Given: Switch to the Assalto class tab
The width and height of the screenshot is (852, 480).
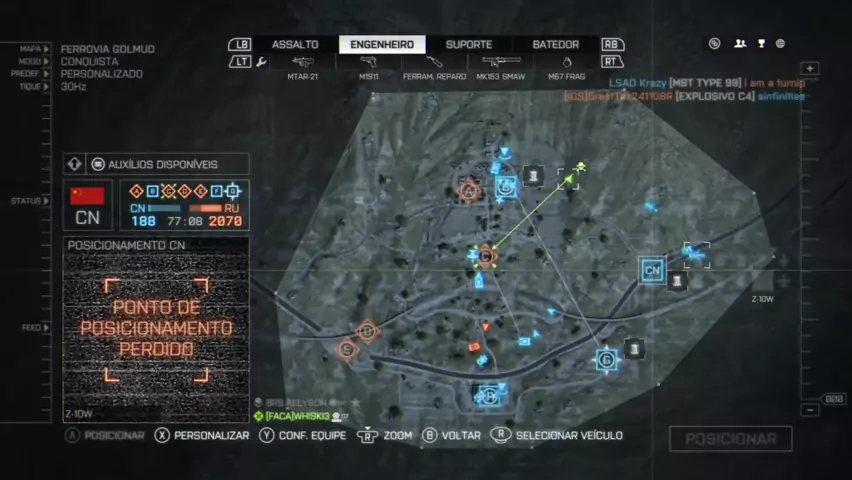Looking at the screenshot, I should (x=295, y=45).
